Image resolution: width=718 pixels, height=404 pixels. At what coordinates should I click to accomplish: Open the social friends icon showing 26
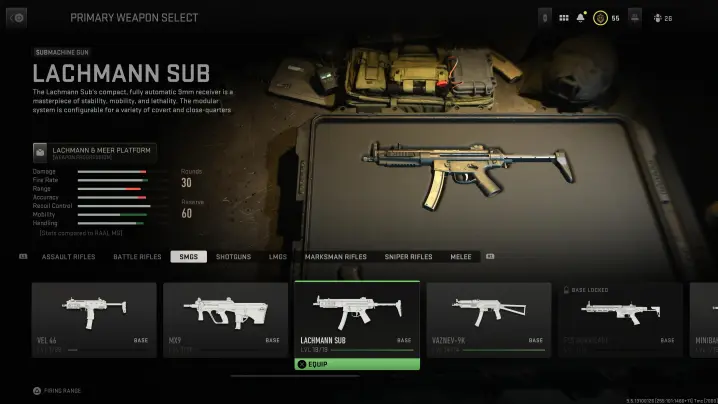point(662,18)
